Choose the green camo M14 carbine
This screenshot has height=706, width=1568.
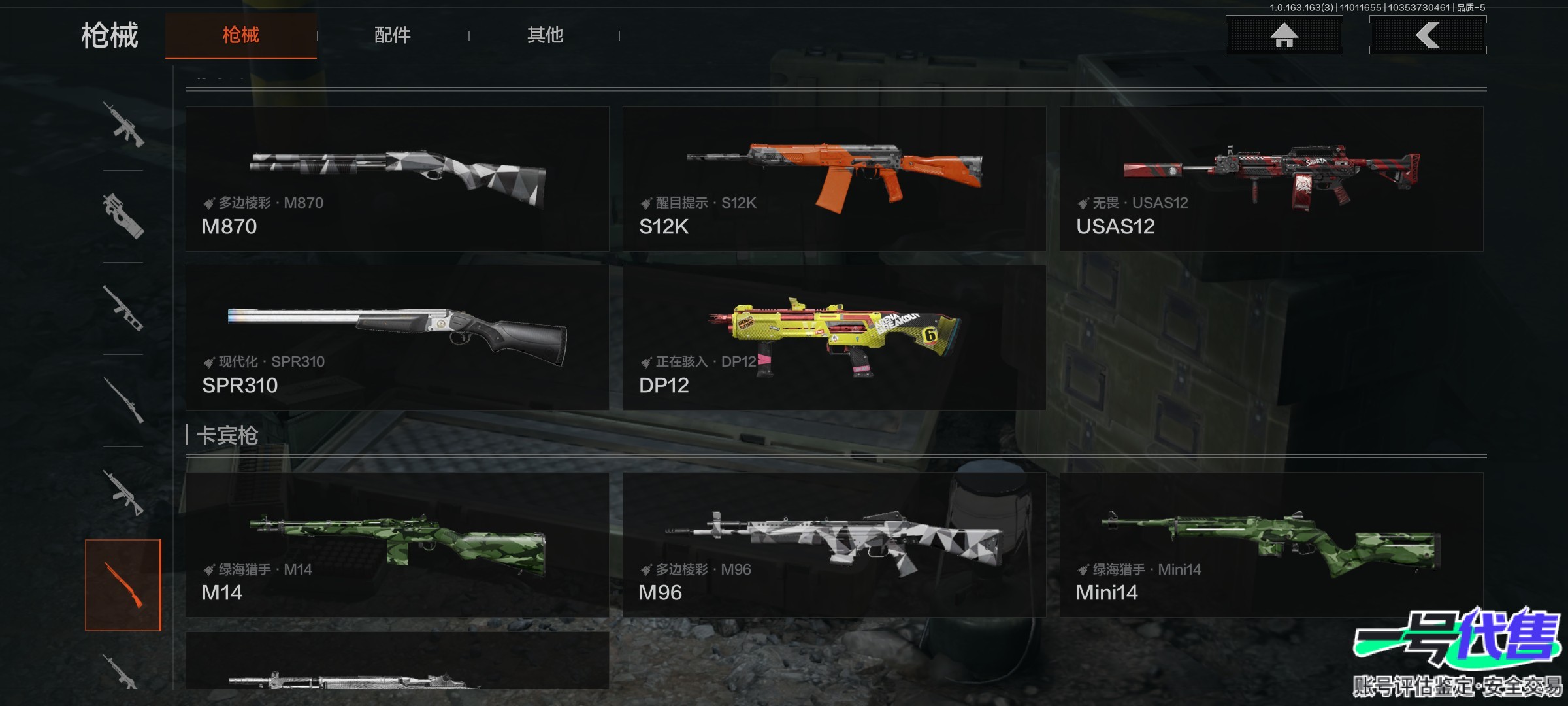pyautogui.click(x=397, y=545)
